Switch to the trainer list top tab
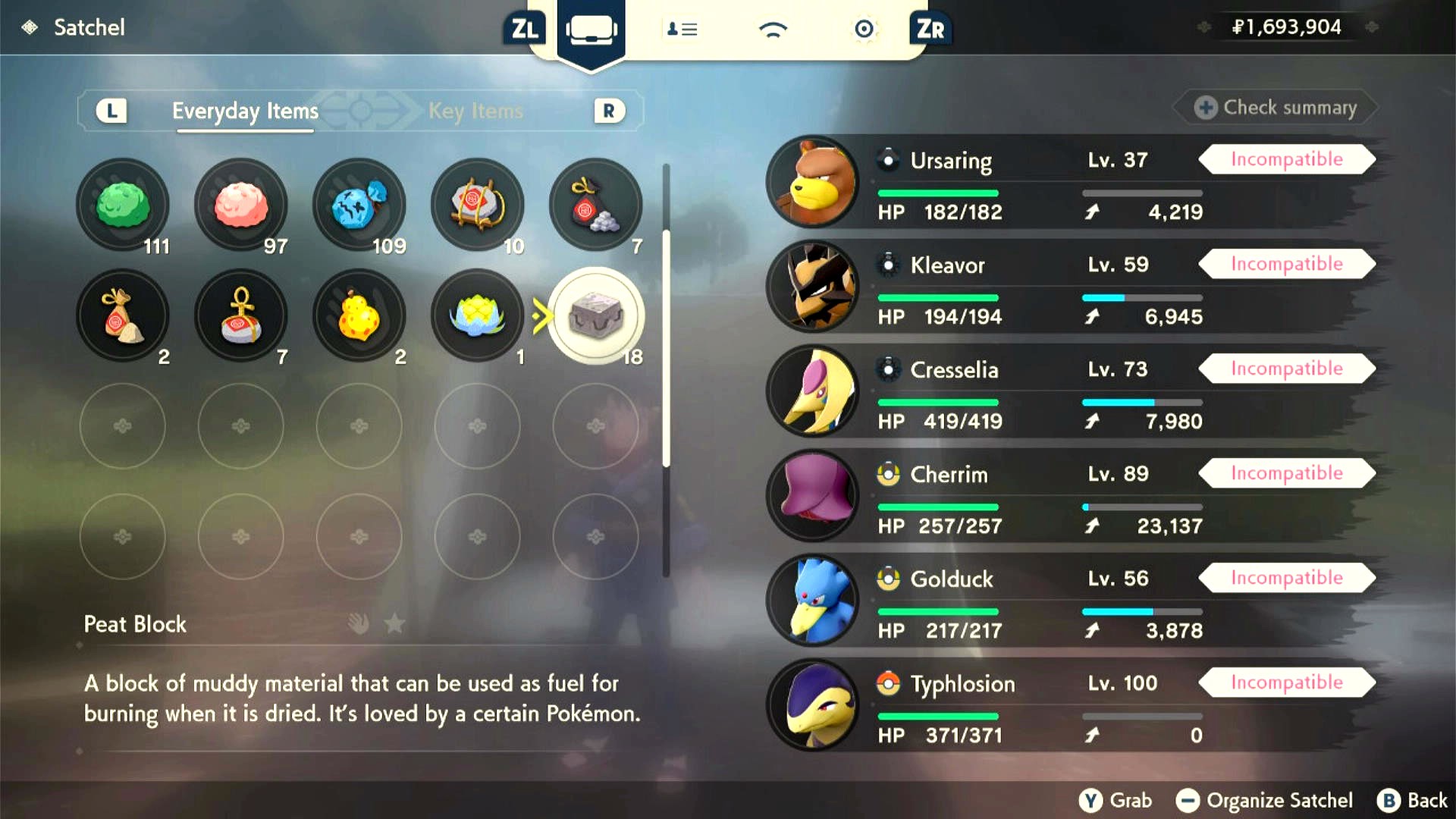This screenshot has height=819, width=1456. point(682,30)
